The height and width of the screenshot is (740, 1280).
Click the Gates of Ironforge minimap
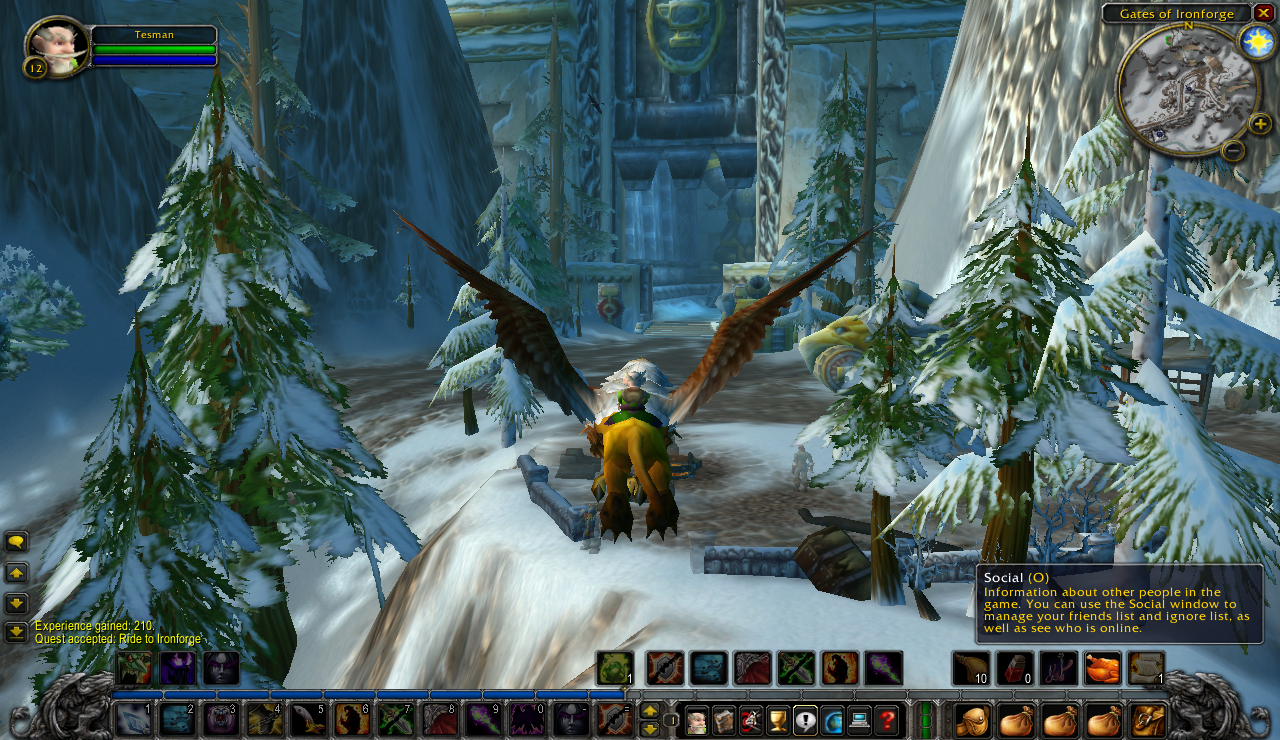click(1188, 90)
